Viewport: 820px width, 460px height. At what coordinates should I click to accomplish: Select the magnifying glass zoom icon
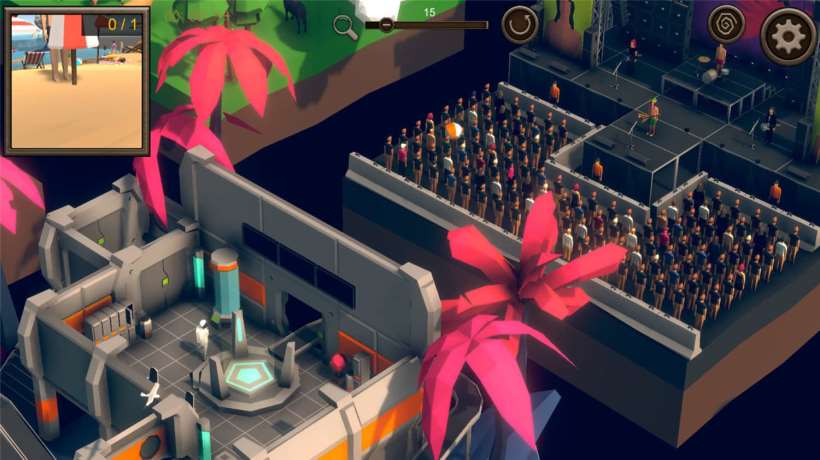coord(346,27)
